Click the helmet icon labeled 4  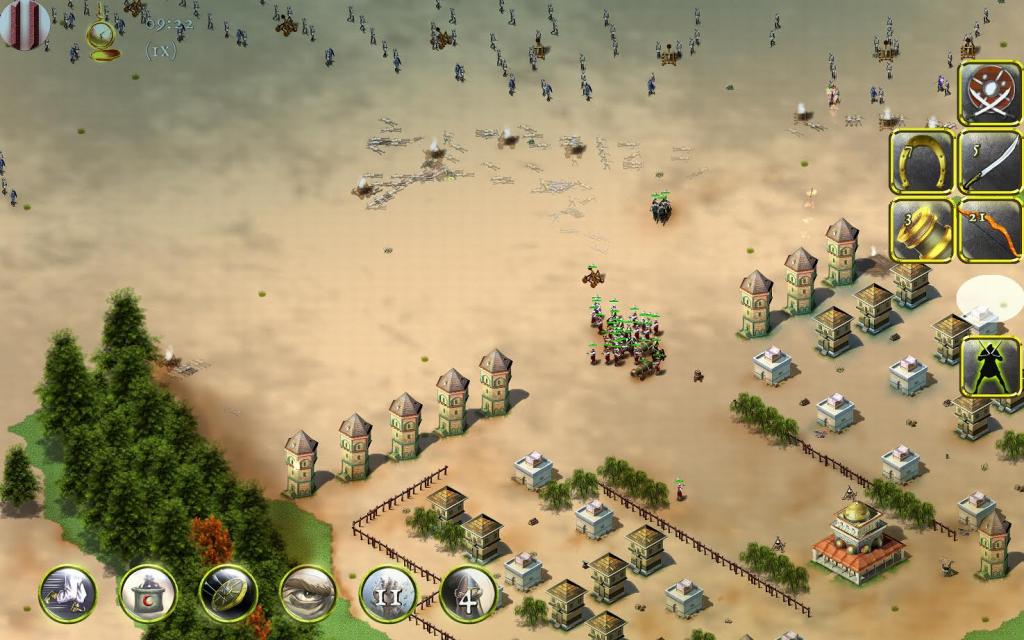(x=468, y=594)
